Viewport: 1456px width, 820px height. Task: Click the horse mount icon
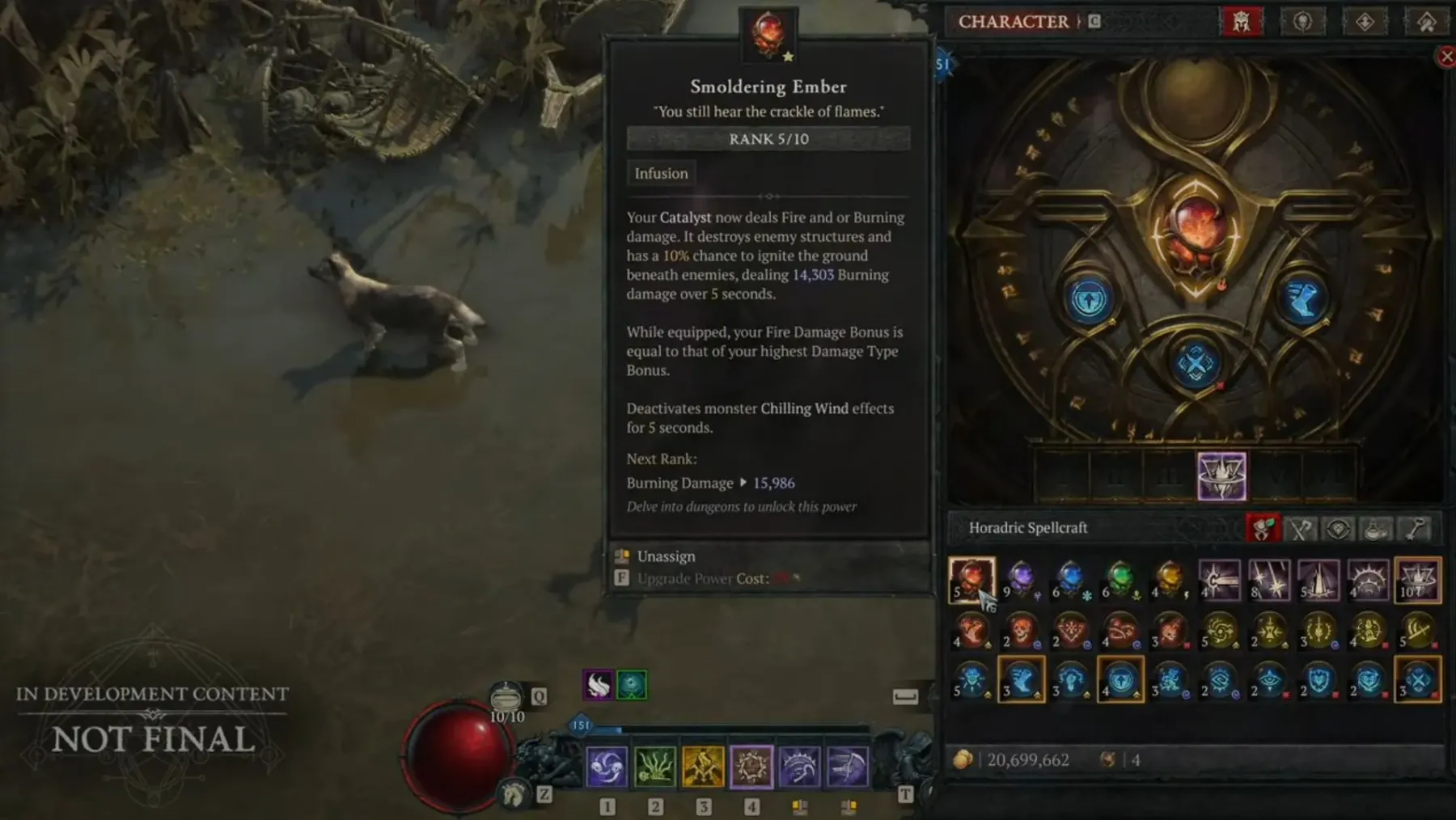(x=513, y=794)
